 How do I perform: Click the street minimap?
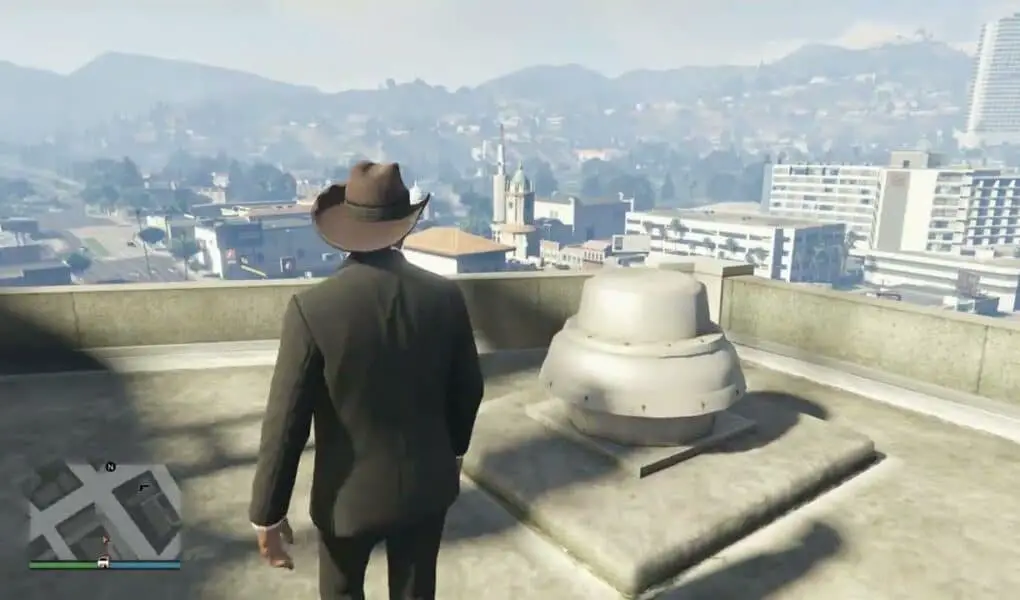pyautogui.click(x=104, y=512)
